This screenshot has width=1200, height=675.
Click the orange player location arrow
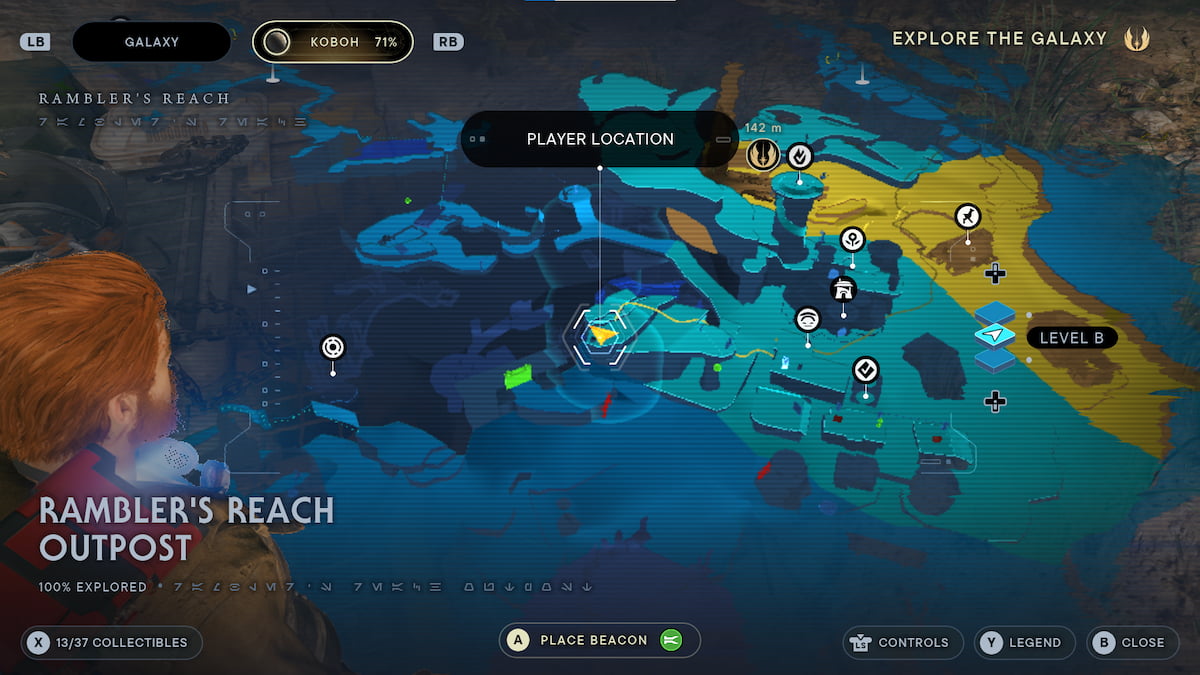click(601, 335)
